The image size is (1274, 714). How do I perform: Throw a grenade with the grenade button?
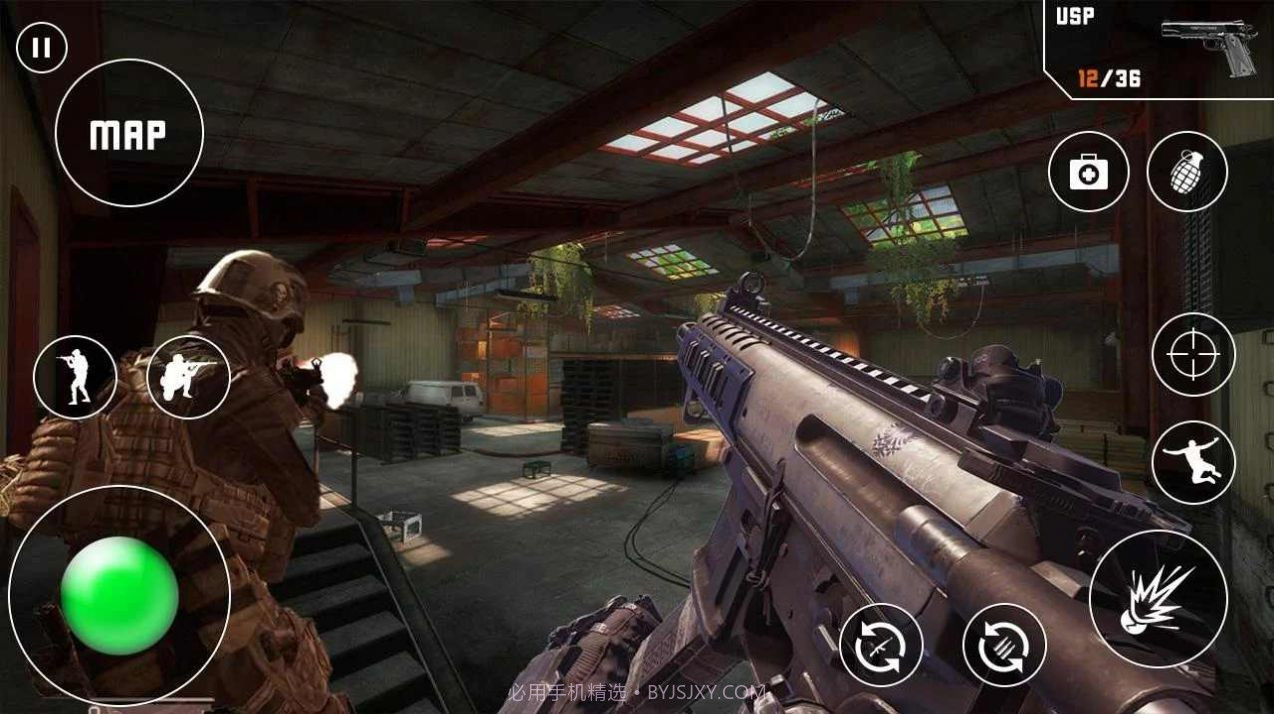coord(1187,172)
